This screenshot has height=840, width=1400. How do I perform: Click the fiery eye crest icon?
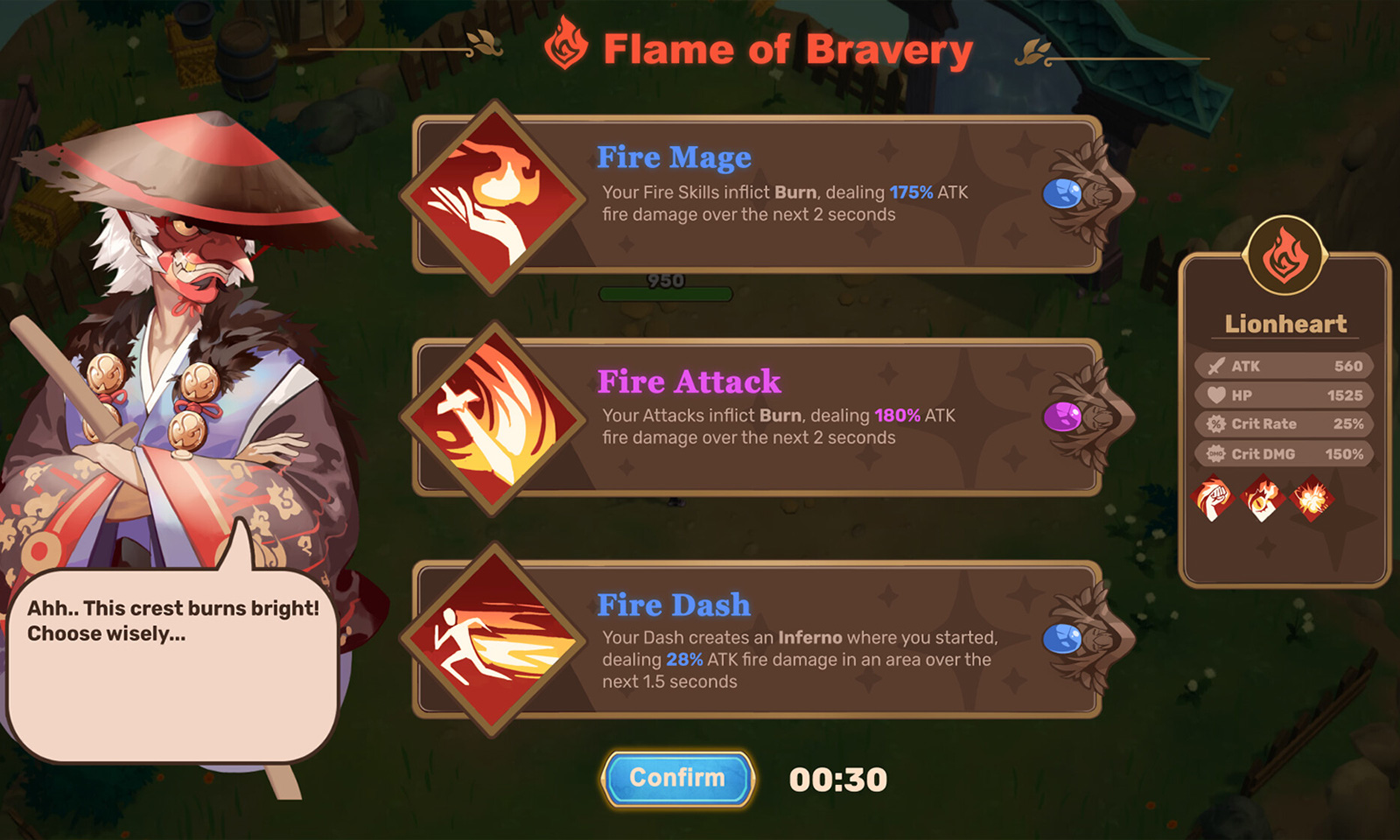pos(1263,499)
